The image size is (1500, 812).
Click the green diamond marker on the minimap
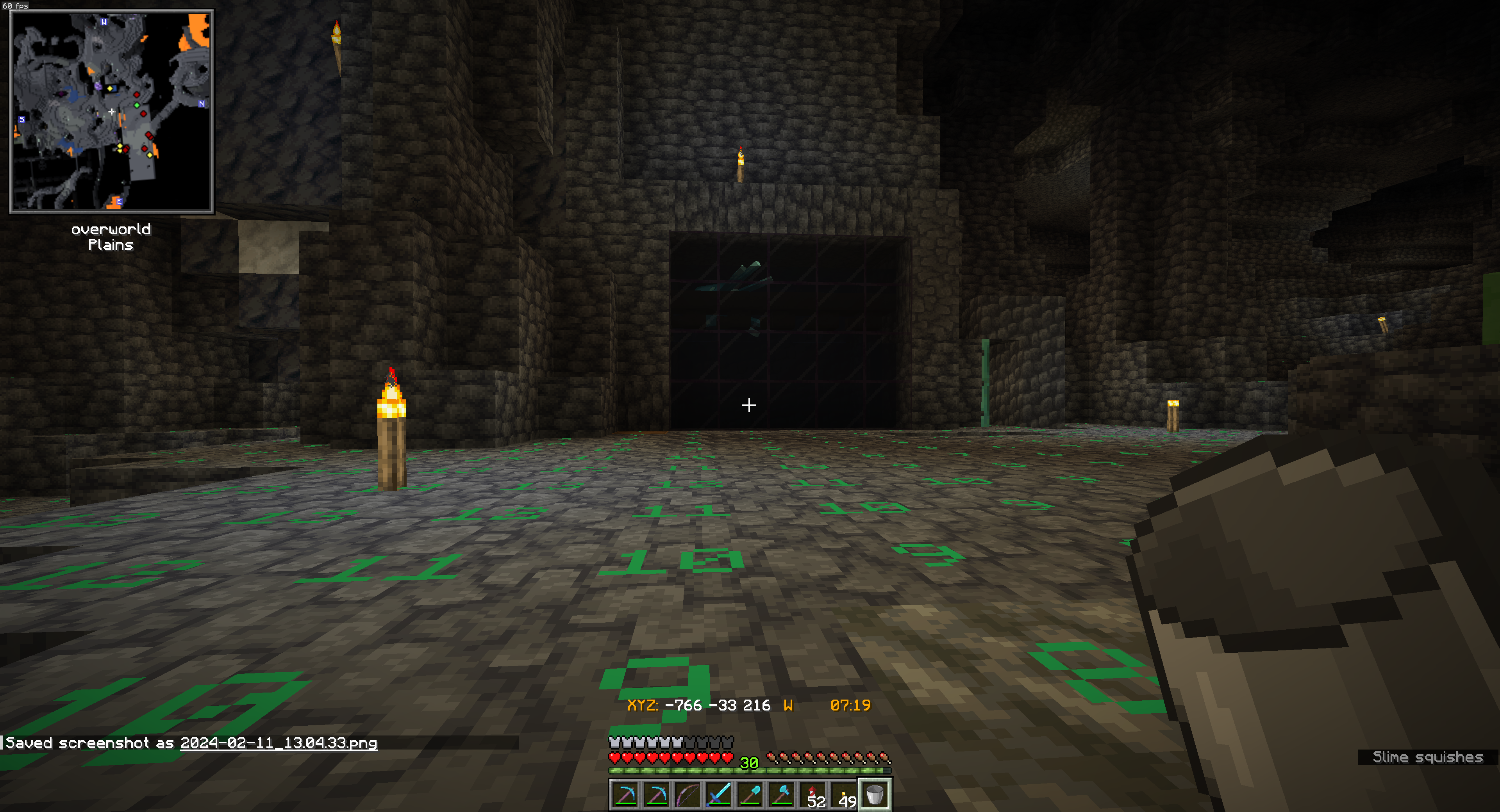pyautogui.click(x=137, y=105)
